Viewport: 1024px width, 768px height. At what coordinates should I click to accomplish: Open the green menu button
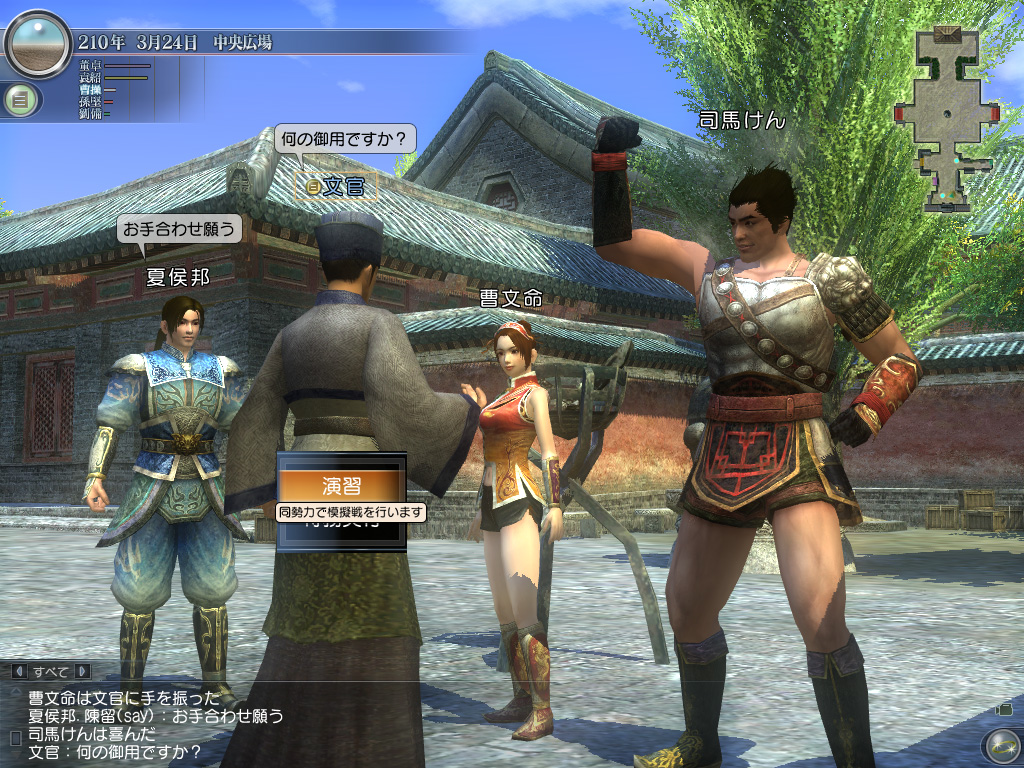click(18, 100)
